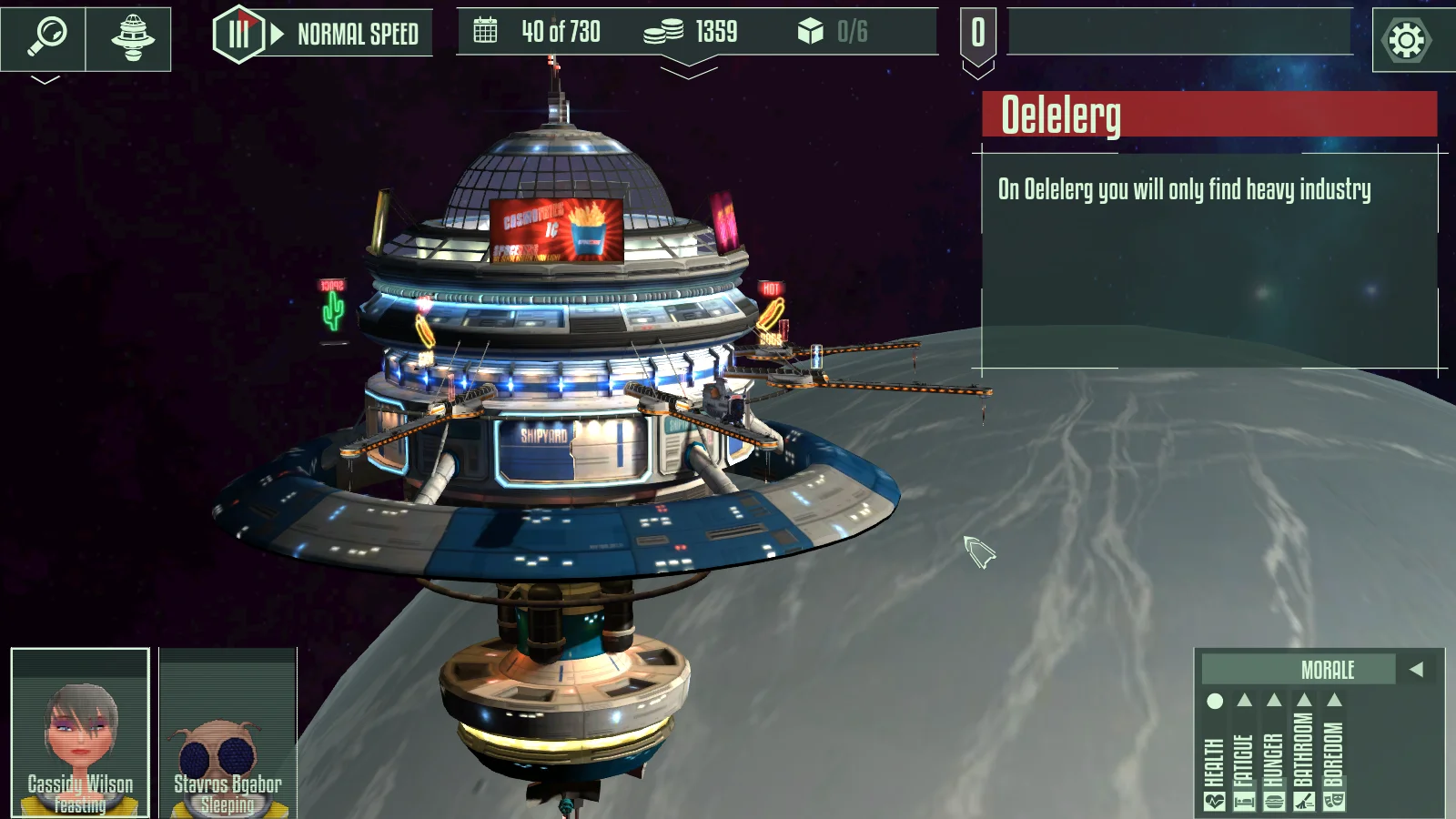Open the cargo box inventory indicator

click(810, 32)
